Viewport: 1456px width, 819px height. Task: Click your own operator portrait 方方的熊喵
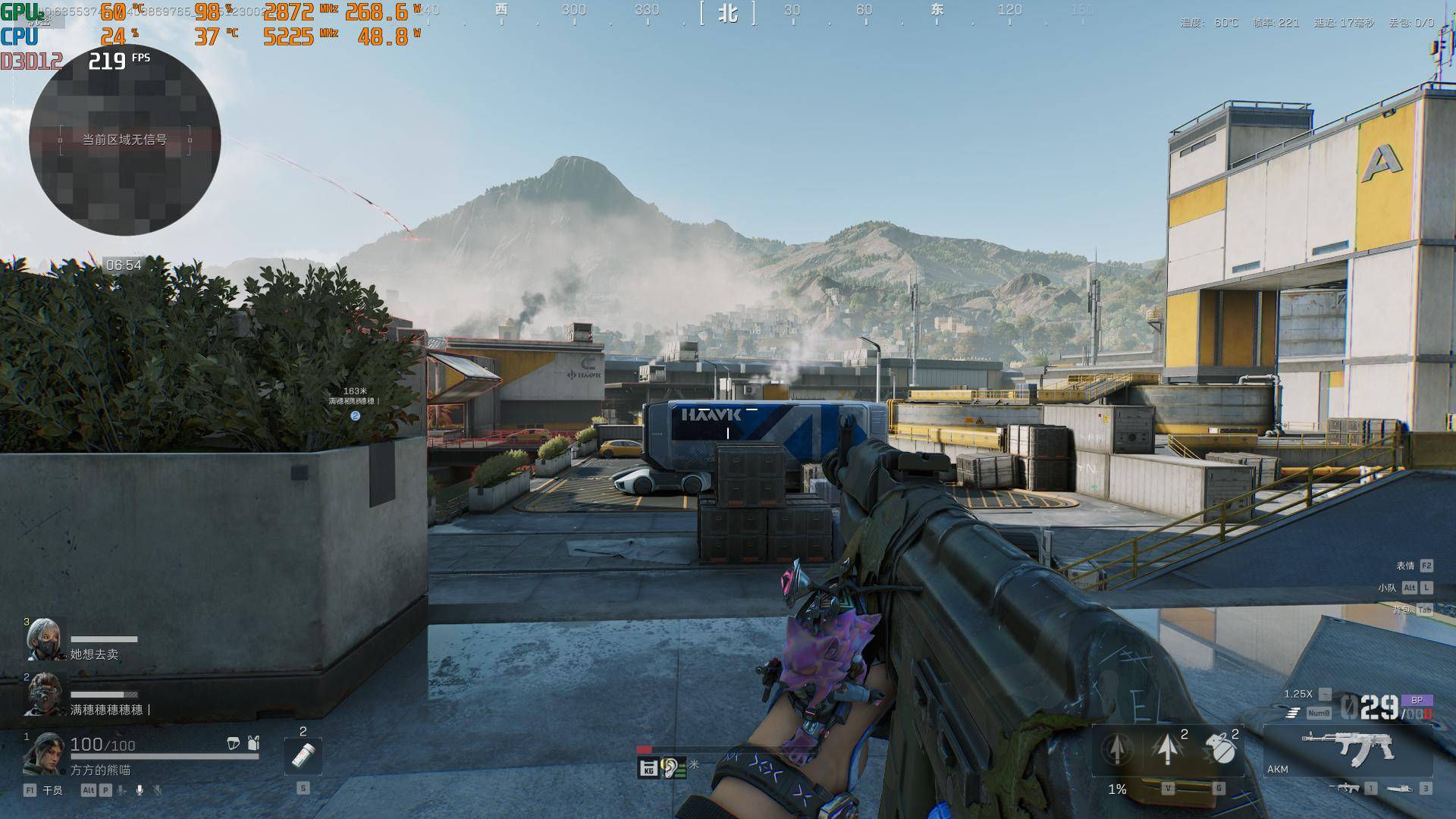43,753
